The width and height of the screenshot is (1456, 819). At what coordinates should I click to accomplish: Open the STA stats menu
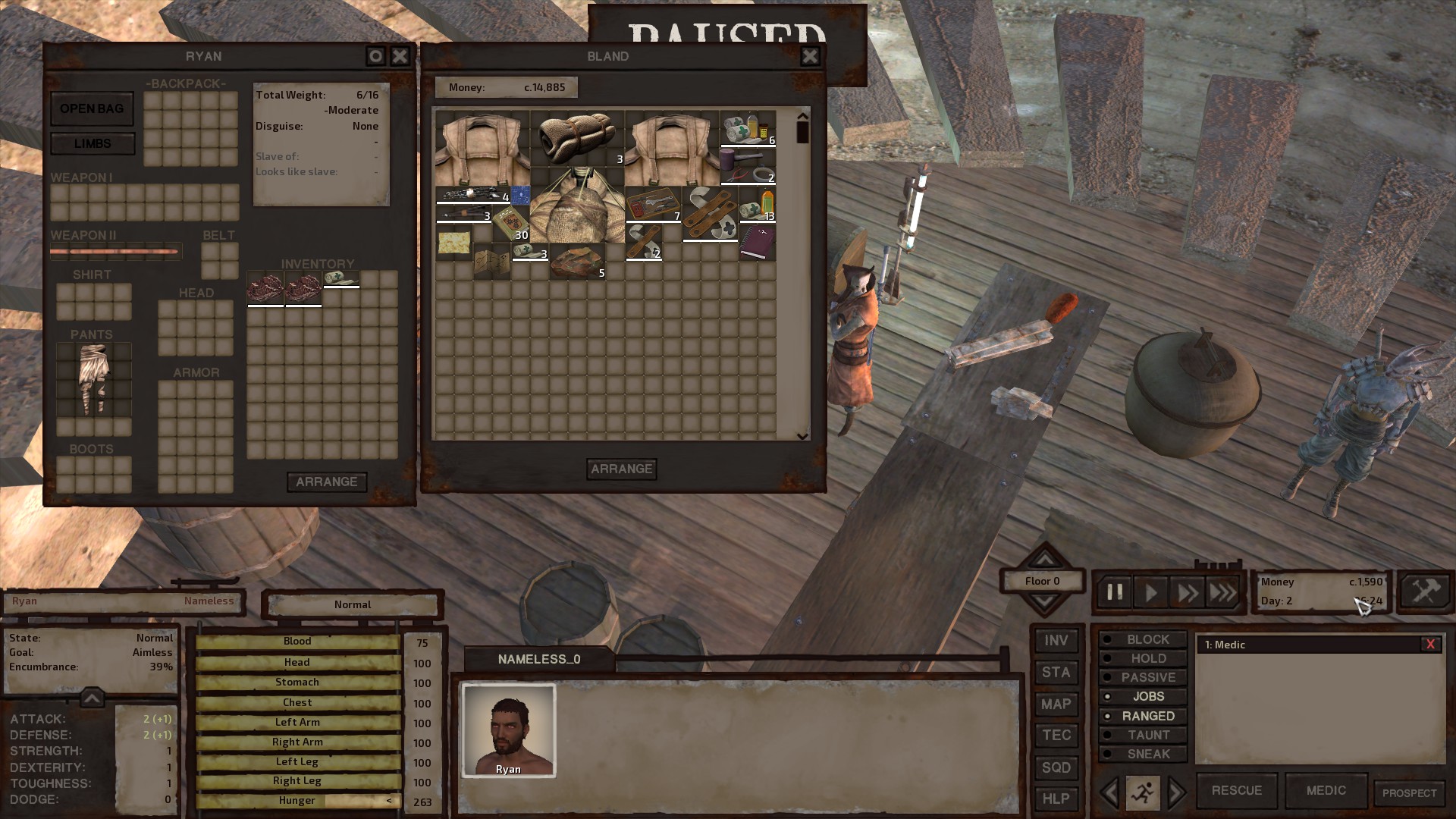pyautogui.click(x=1056, y=672)
